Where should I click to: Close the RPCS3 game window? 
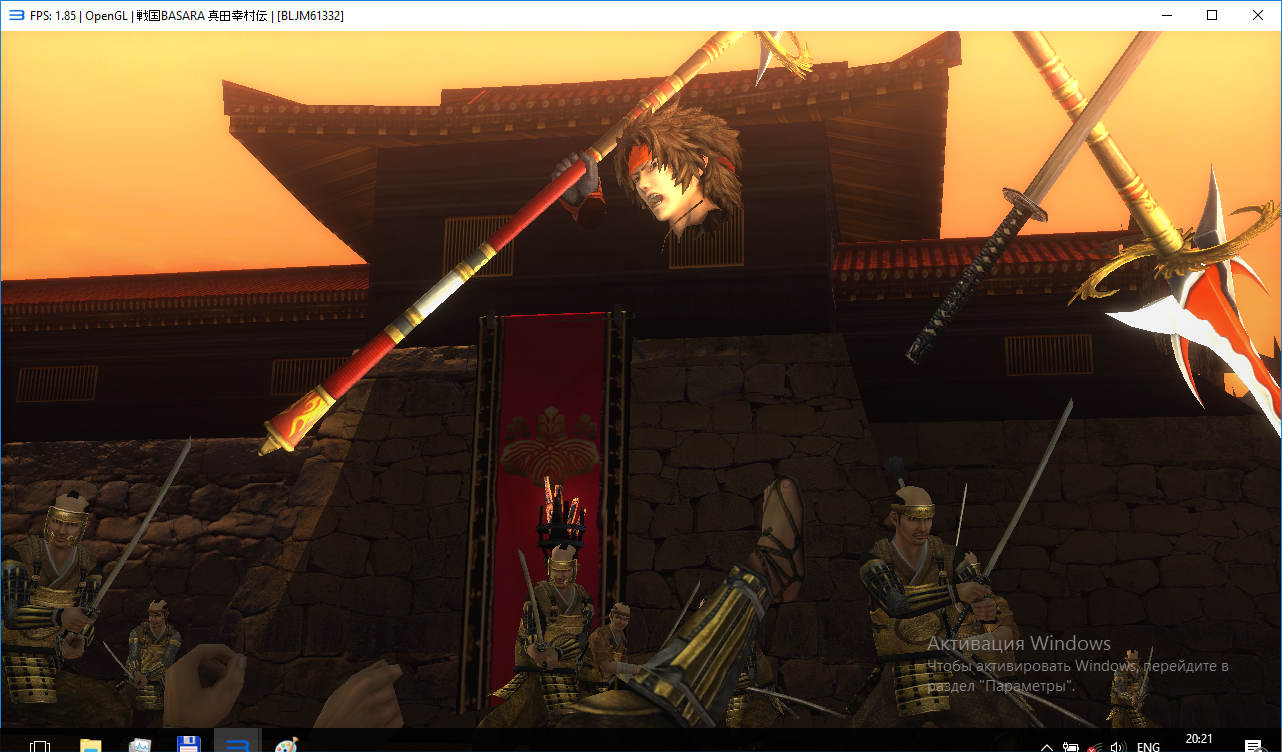pos(1257,15)
